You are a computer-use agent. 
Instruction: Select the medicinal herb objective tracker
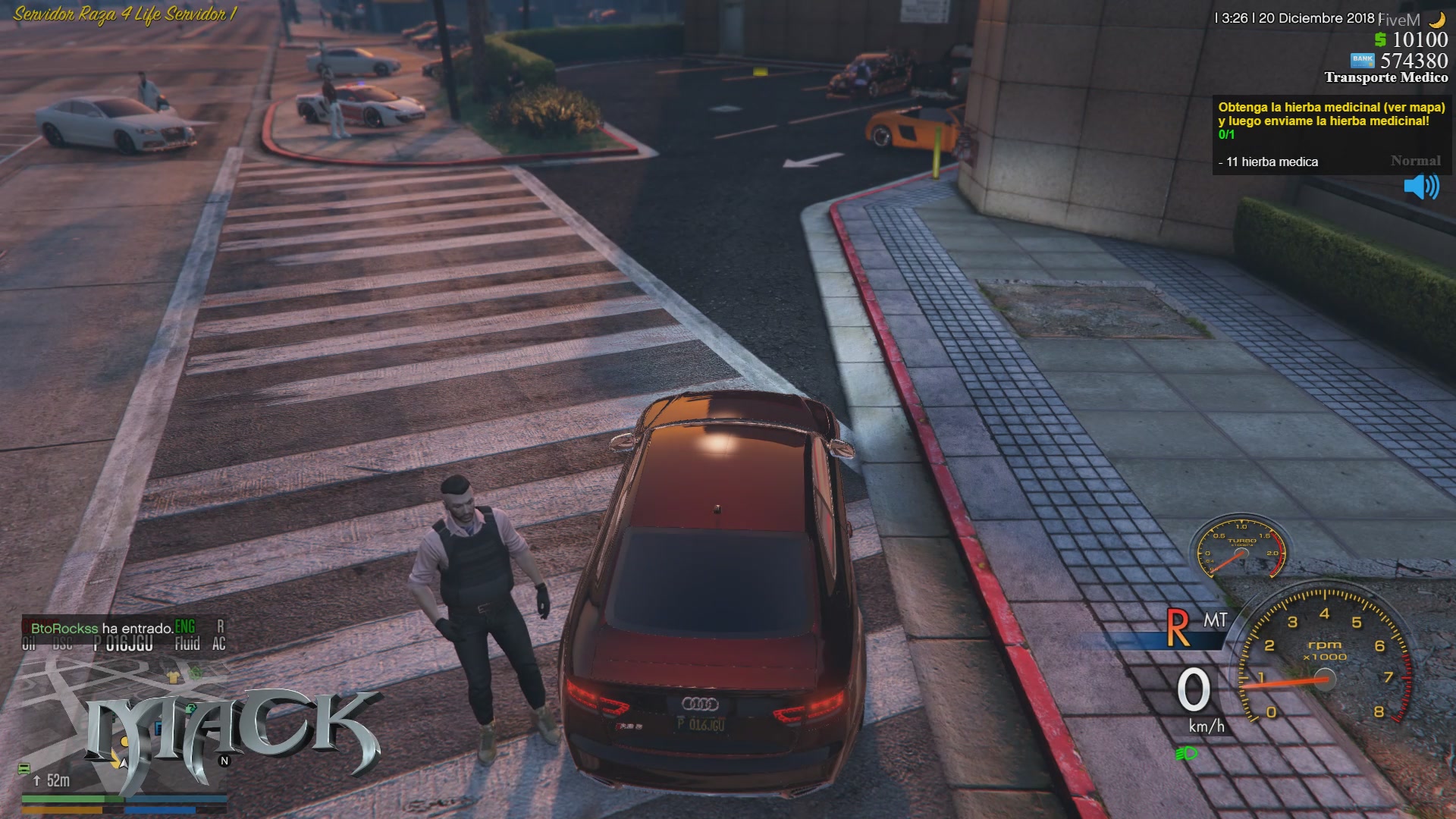click(x=1331, y=134)
